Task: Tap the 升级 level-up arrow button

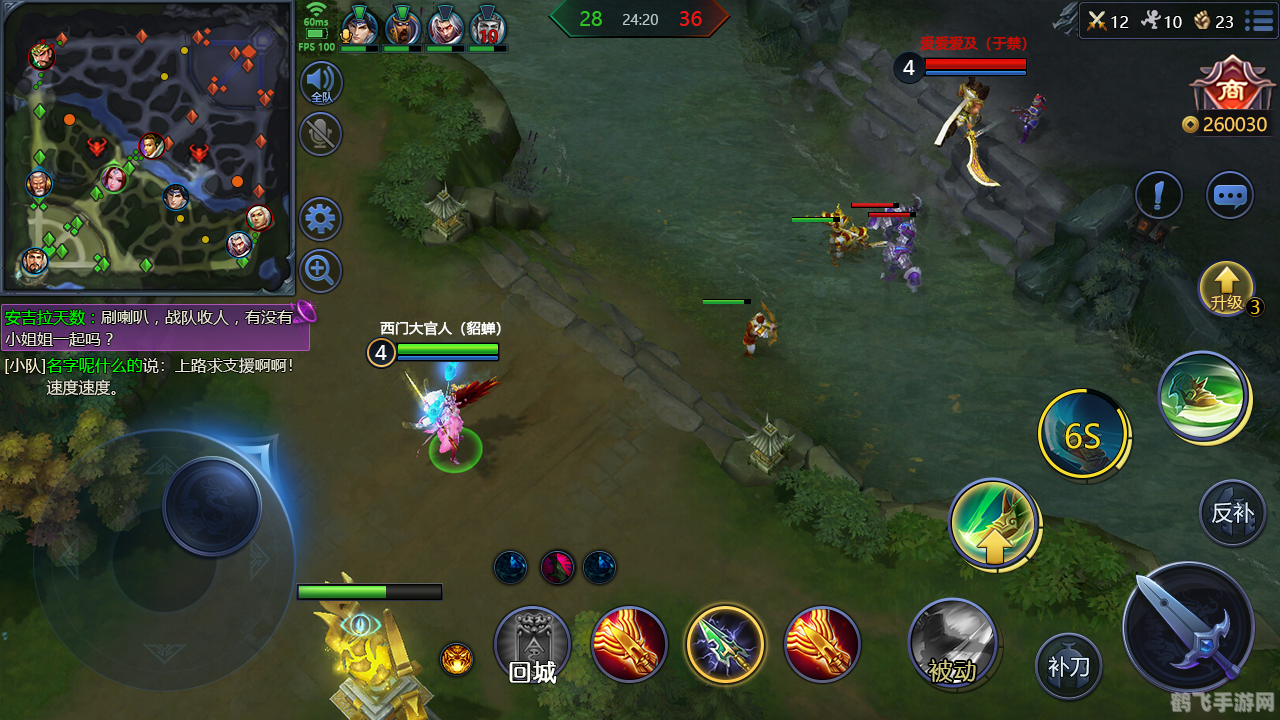Action: click(1226, 288)
